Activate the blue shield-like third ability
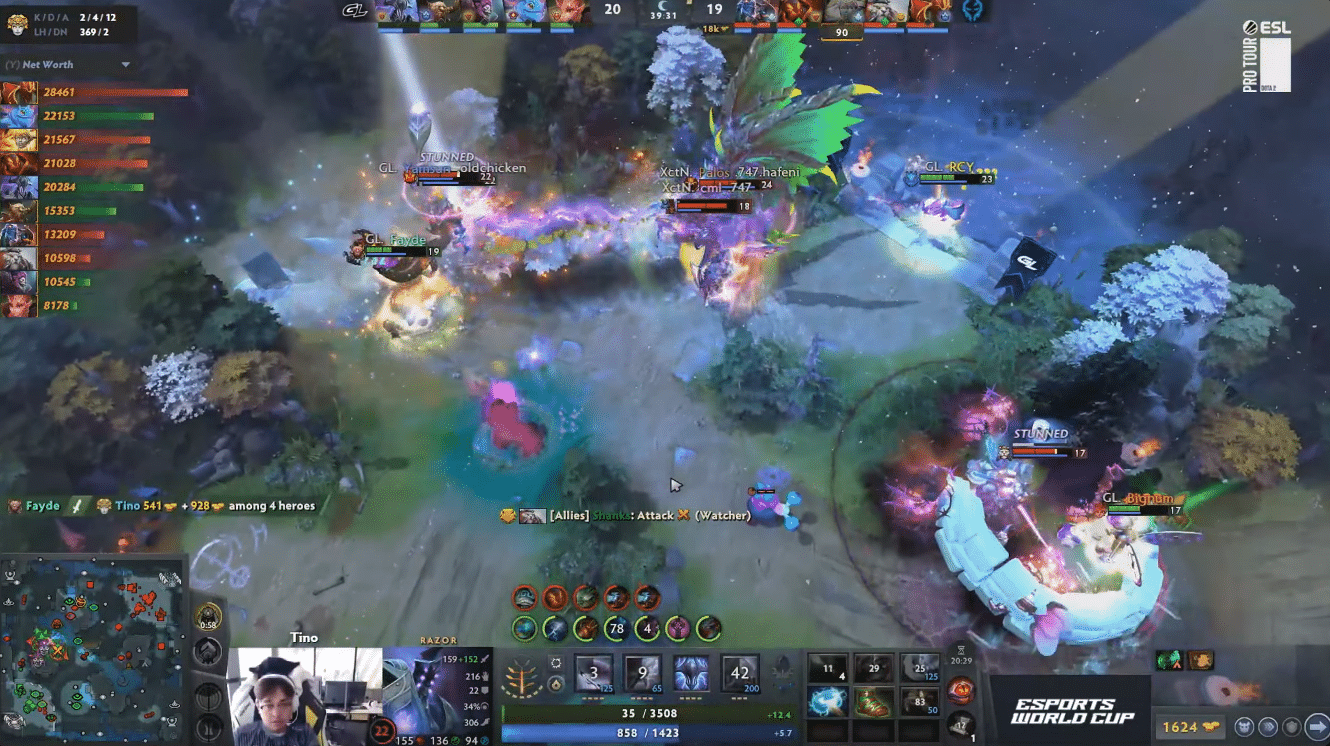 (x=692, y=674)
